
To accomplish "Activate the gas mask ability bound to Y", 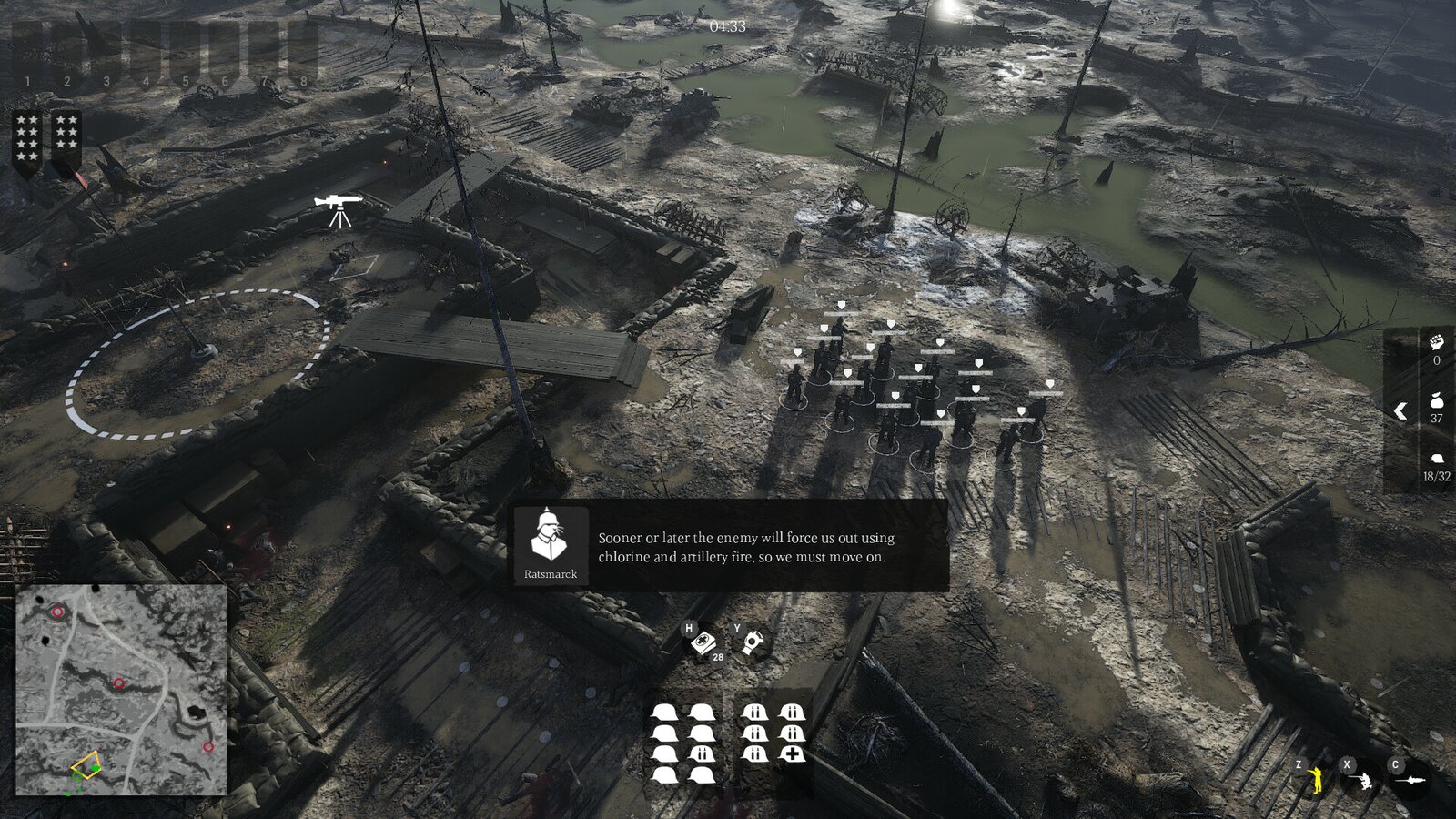I will pos(753,640).
